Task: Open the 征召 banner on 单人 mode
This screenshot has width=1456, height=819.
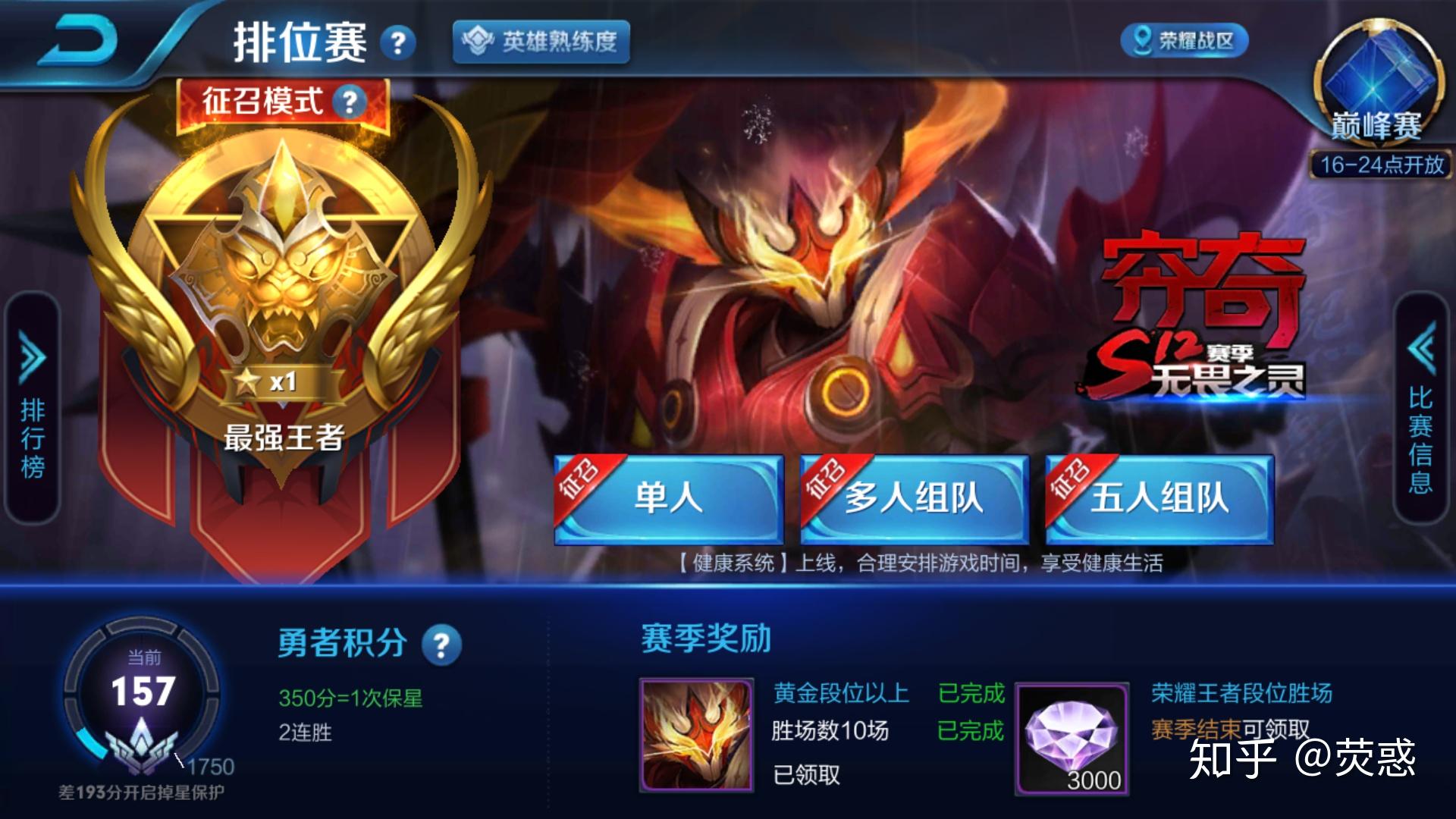Action: coord(581,480)
